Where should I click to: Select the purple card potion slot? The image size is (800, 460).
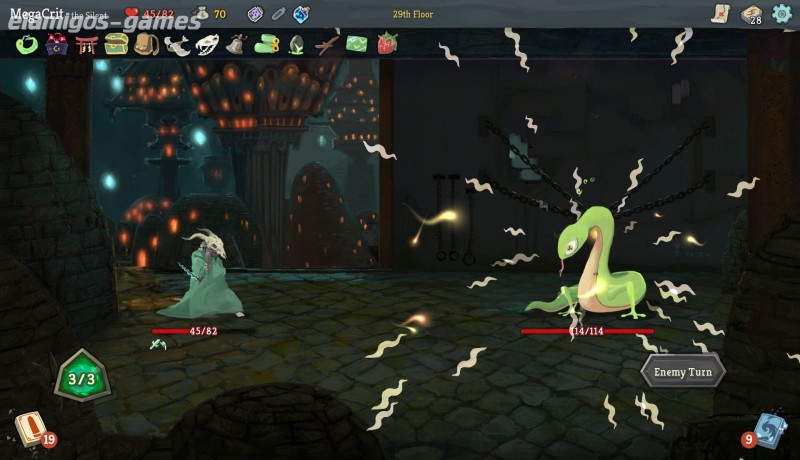255,14
